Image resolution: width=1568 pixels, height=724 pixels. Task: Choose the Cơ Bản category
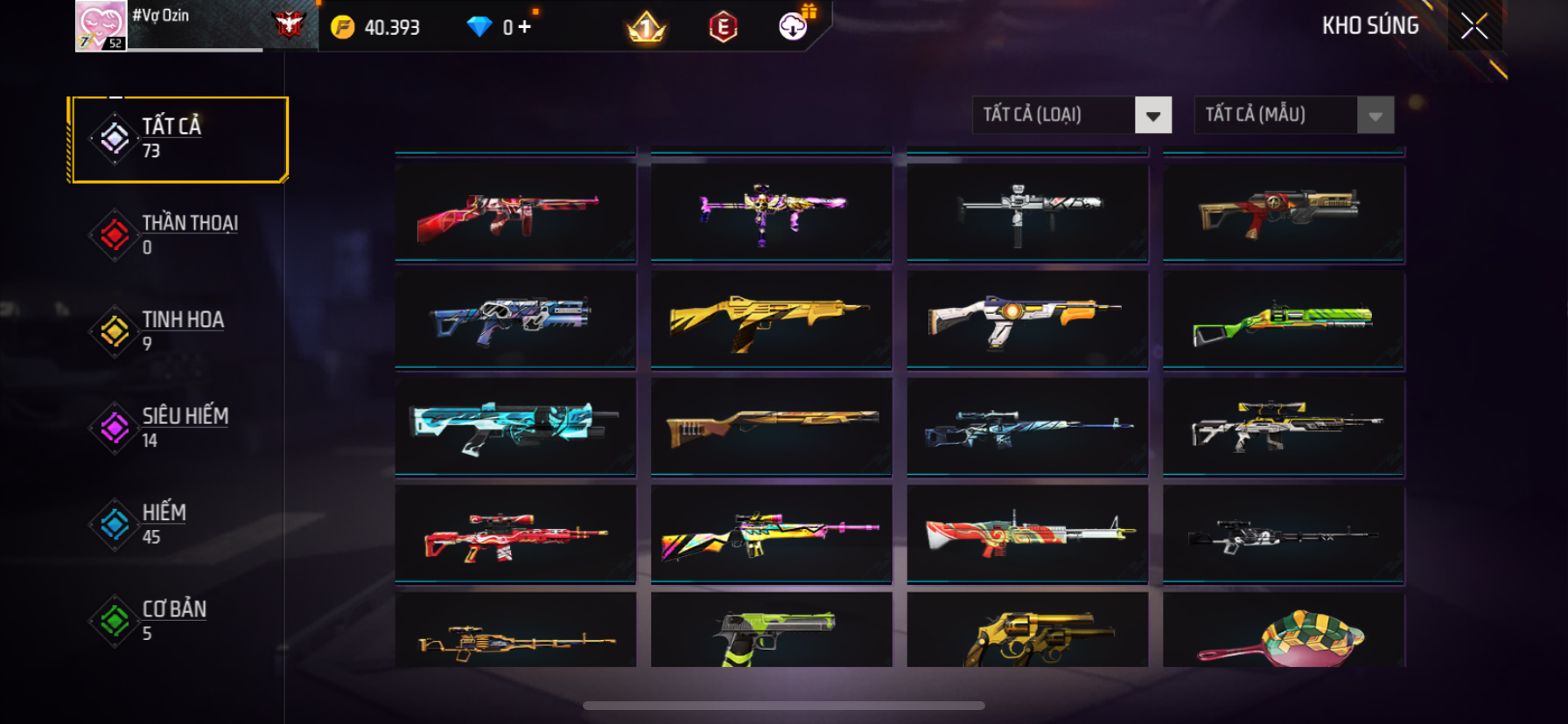pyautogui.click(x=178, y=620)
